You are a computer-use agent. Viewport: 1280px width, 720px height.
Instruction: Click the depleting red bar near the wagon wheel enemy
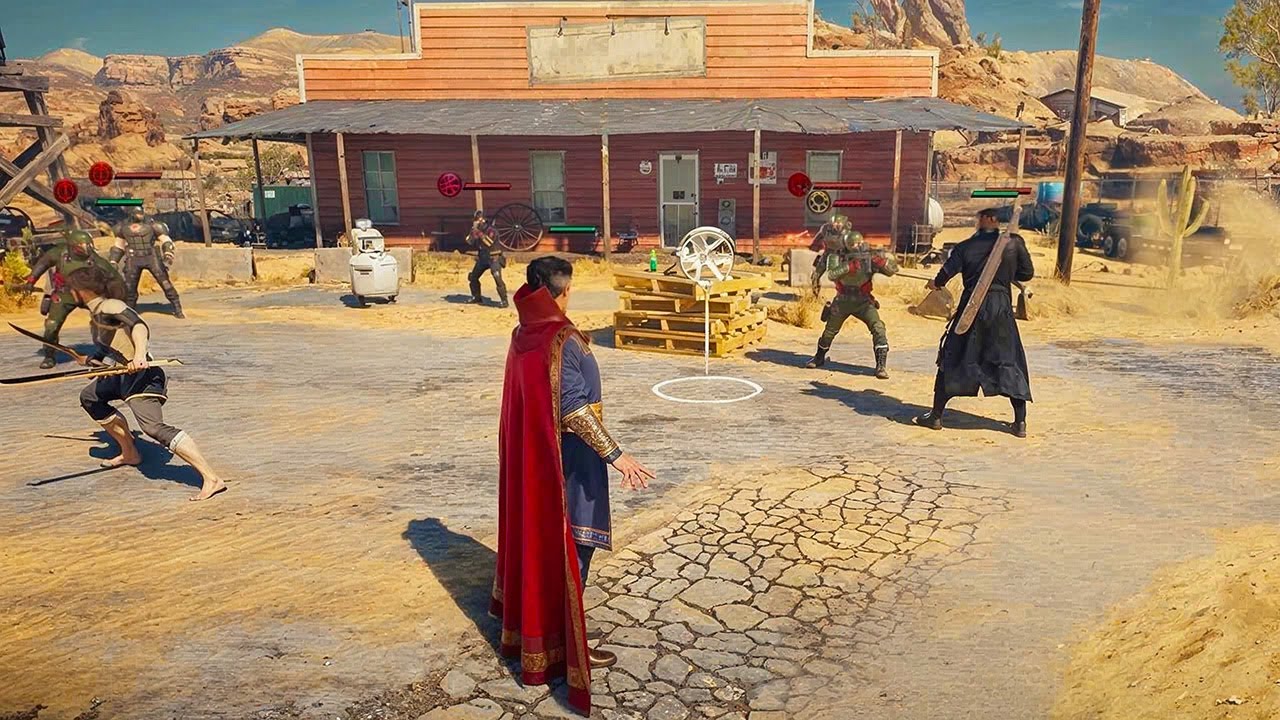click(487, 187)
